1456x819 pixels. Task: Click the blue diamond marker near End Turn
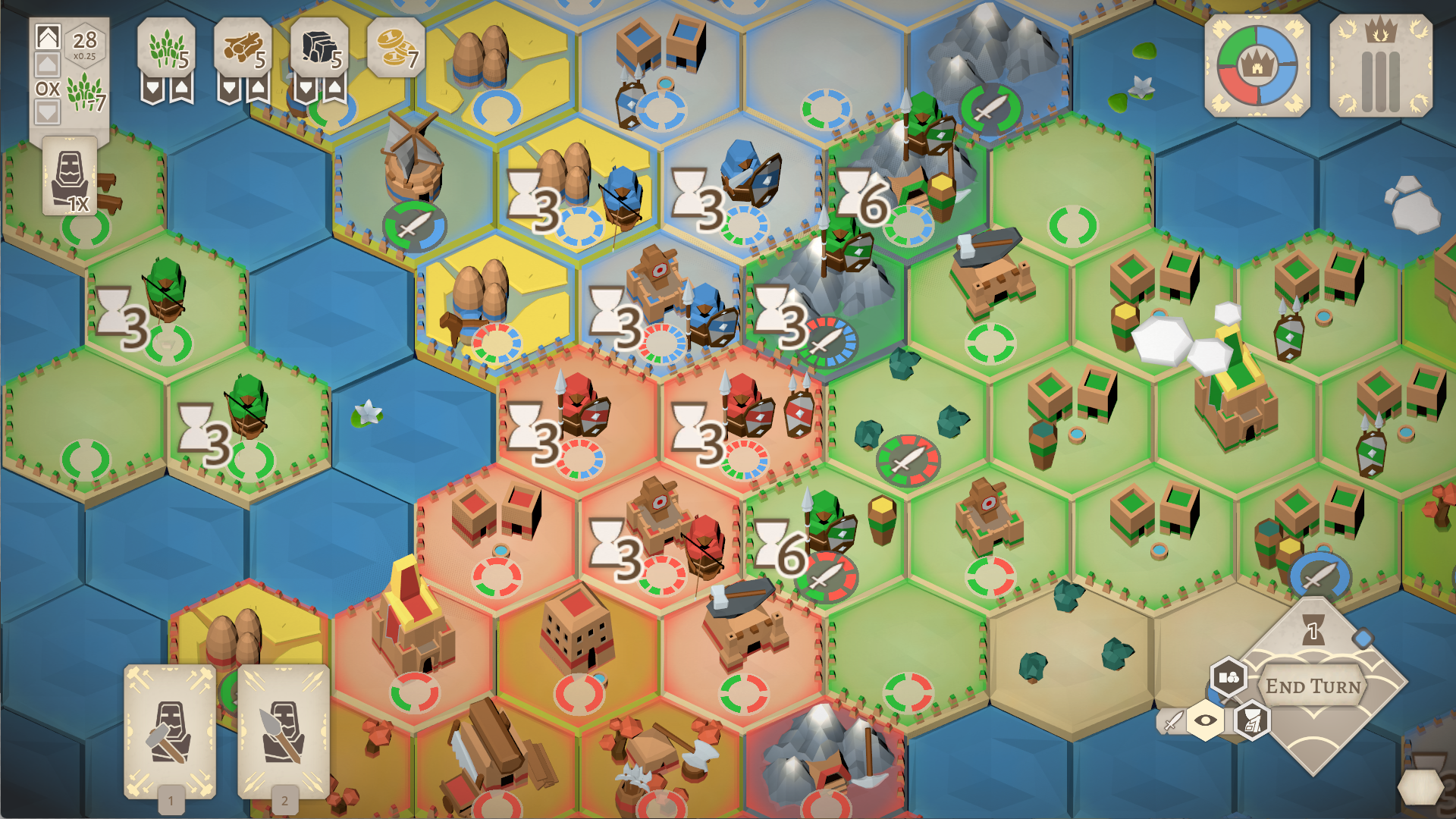(1363, 638)
